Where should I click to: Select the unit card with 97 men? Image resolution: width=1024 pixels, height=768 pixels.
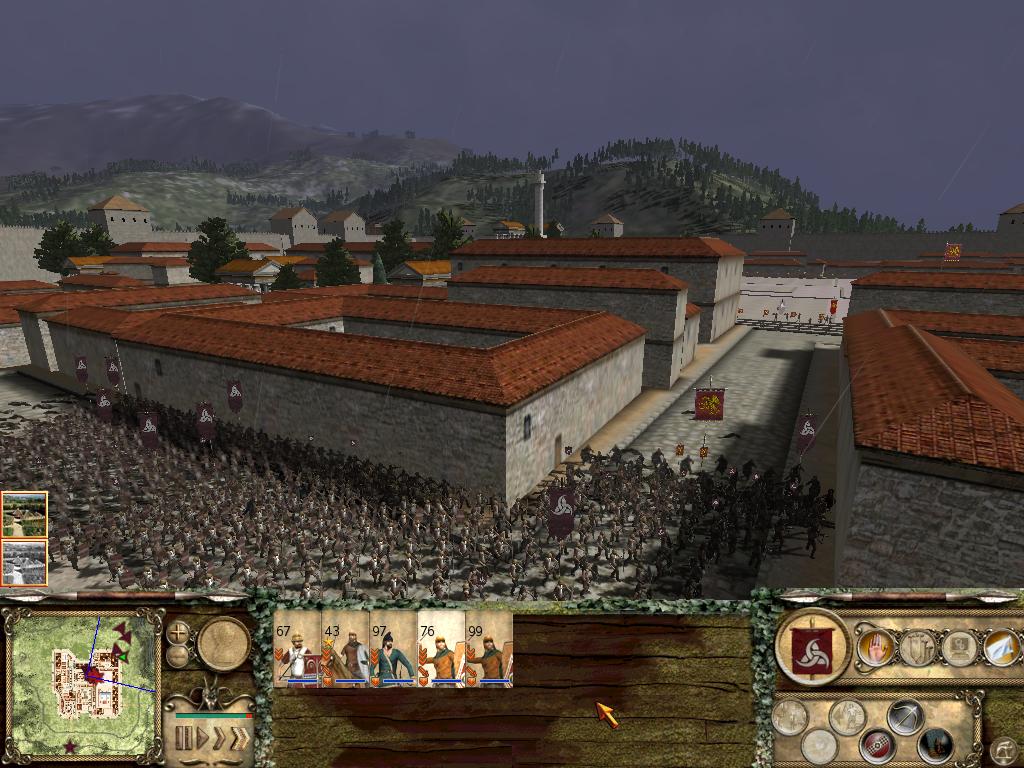pyautogui.click(x=393, y=650)
